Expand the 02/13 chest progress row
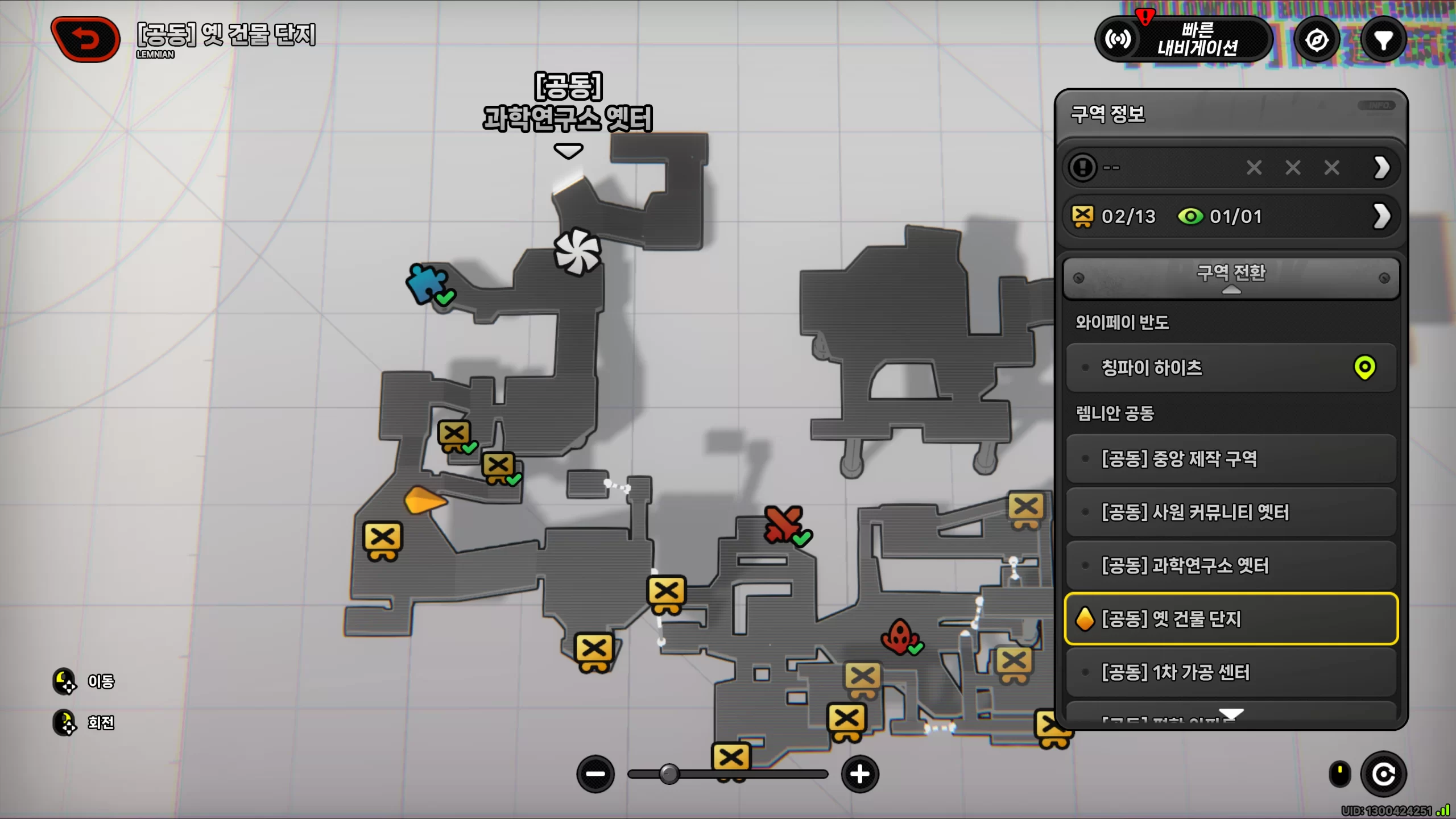The height and width of the screenshot is (819, 1456). click(x=1382, y=217)
